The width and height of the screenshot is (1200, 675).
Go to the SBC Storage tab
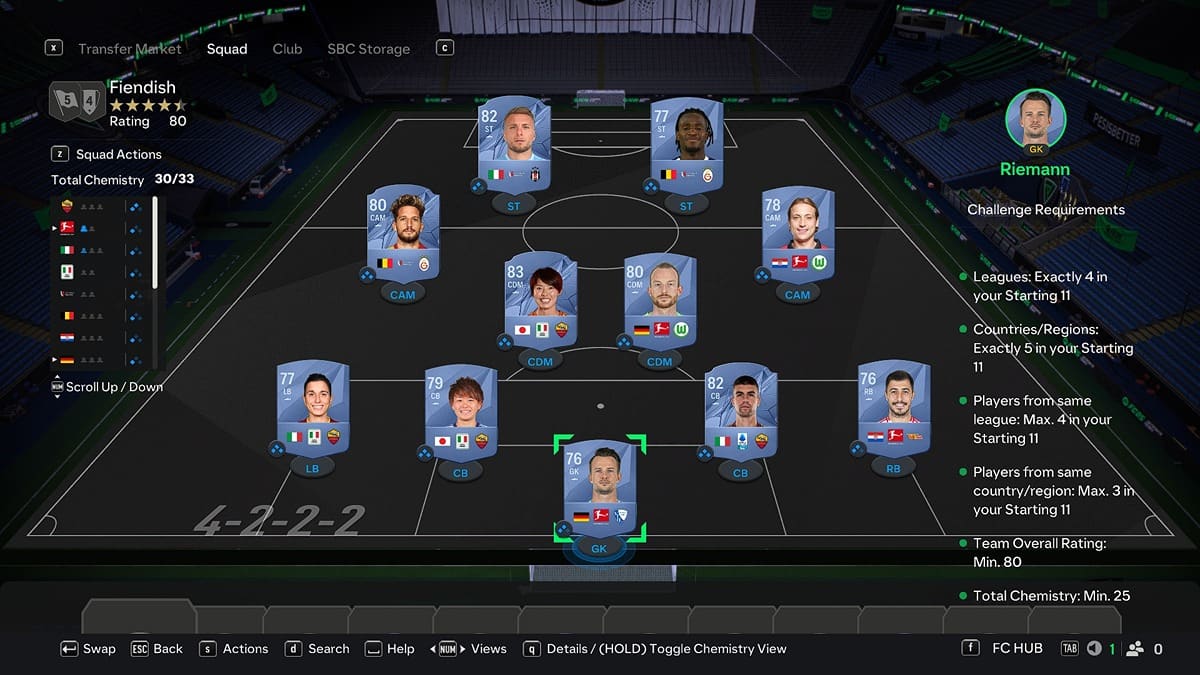click(x=368, y=49)
